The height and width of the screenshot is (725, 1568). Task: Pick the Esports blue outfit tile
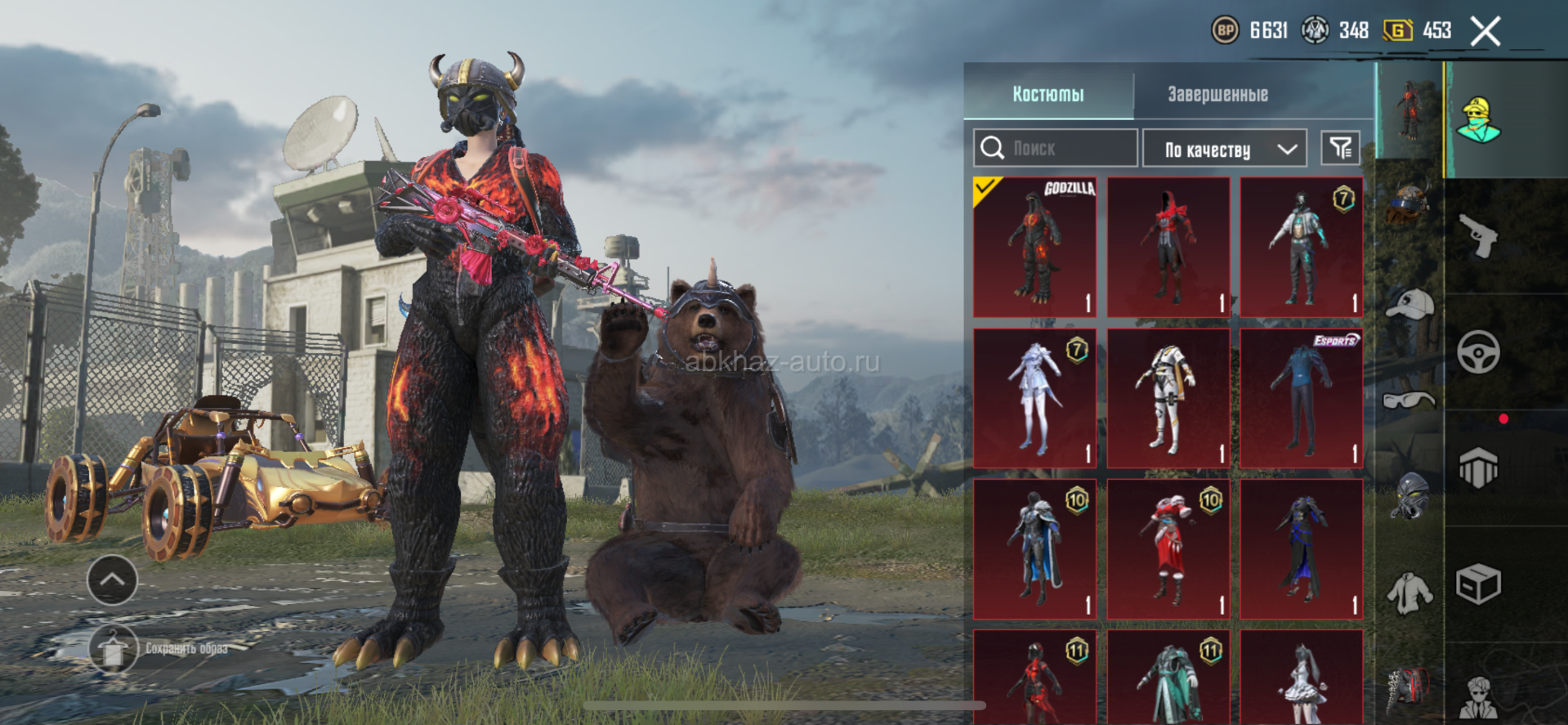pos(1301,398)
